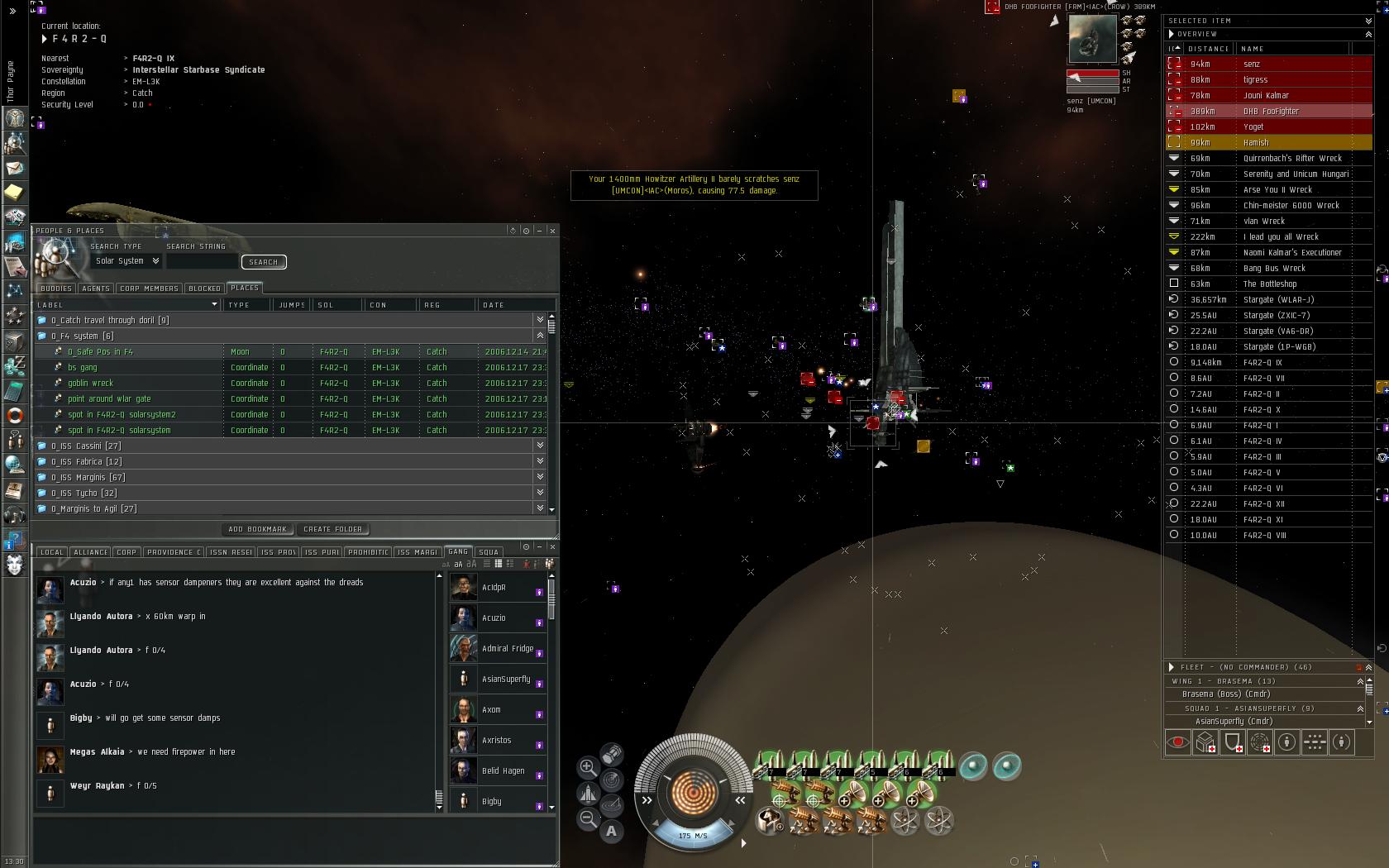Image resolution: width=1389 pixels, height=868 pixels.
Task: Select Acuzio in the gang member list
Action: (x=494, y=618)
